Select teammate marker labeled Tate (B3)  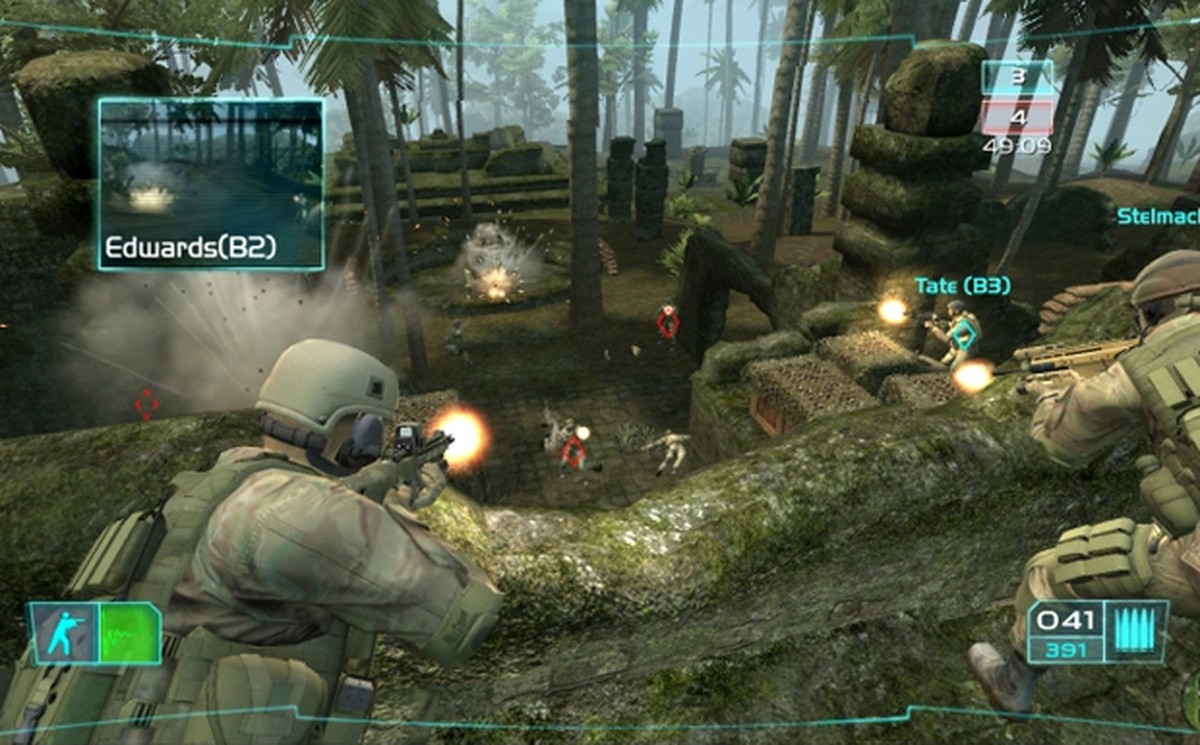(962, 286)
